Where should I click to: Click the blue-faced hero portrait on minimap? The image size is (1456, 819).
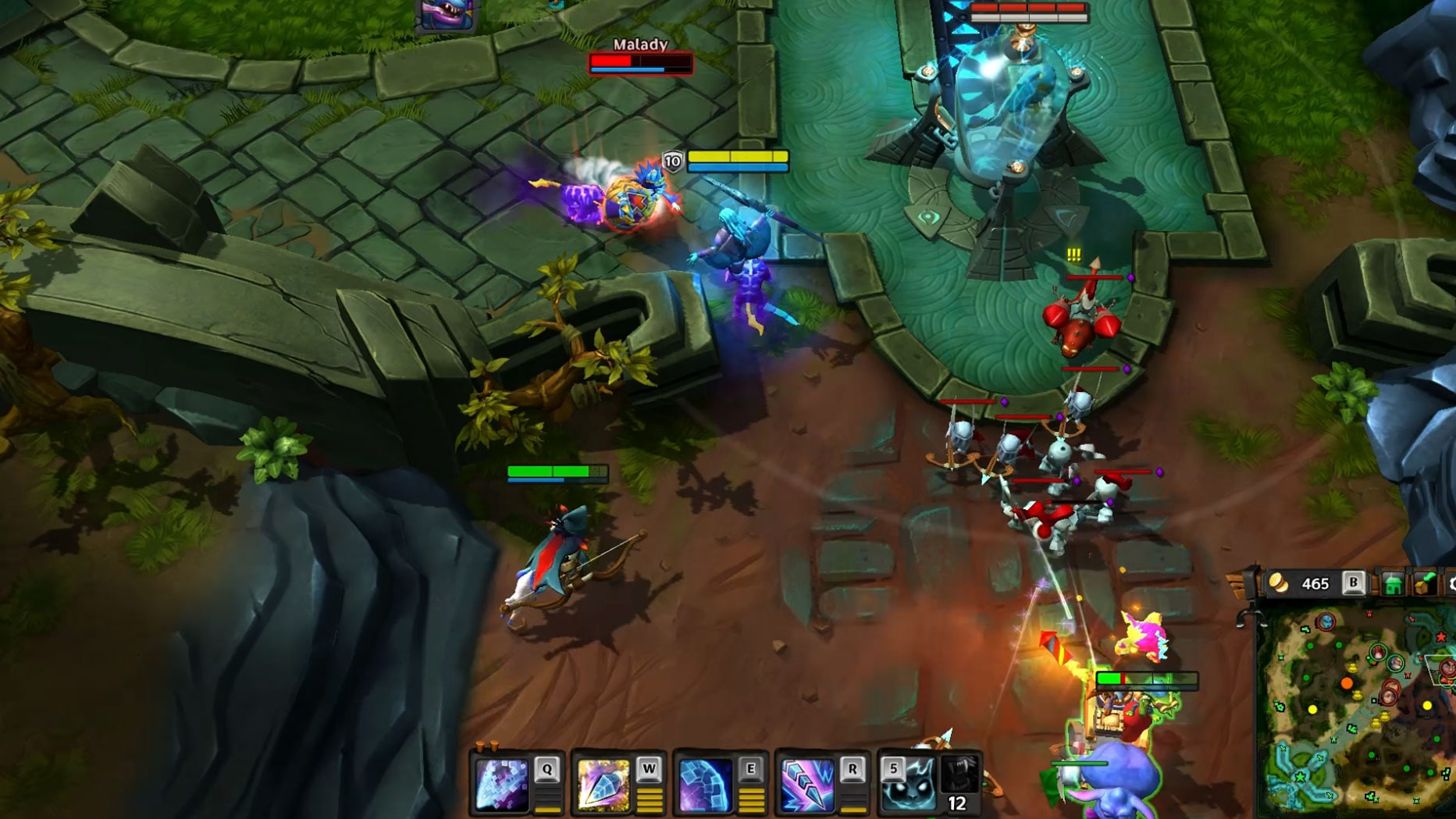tap(1326, 622)
